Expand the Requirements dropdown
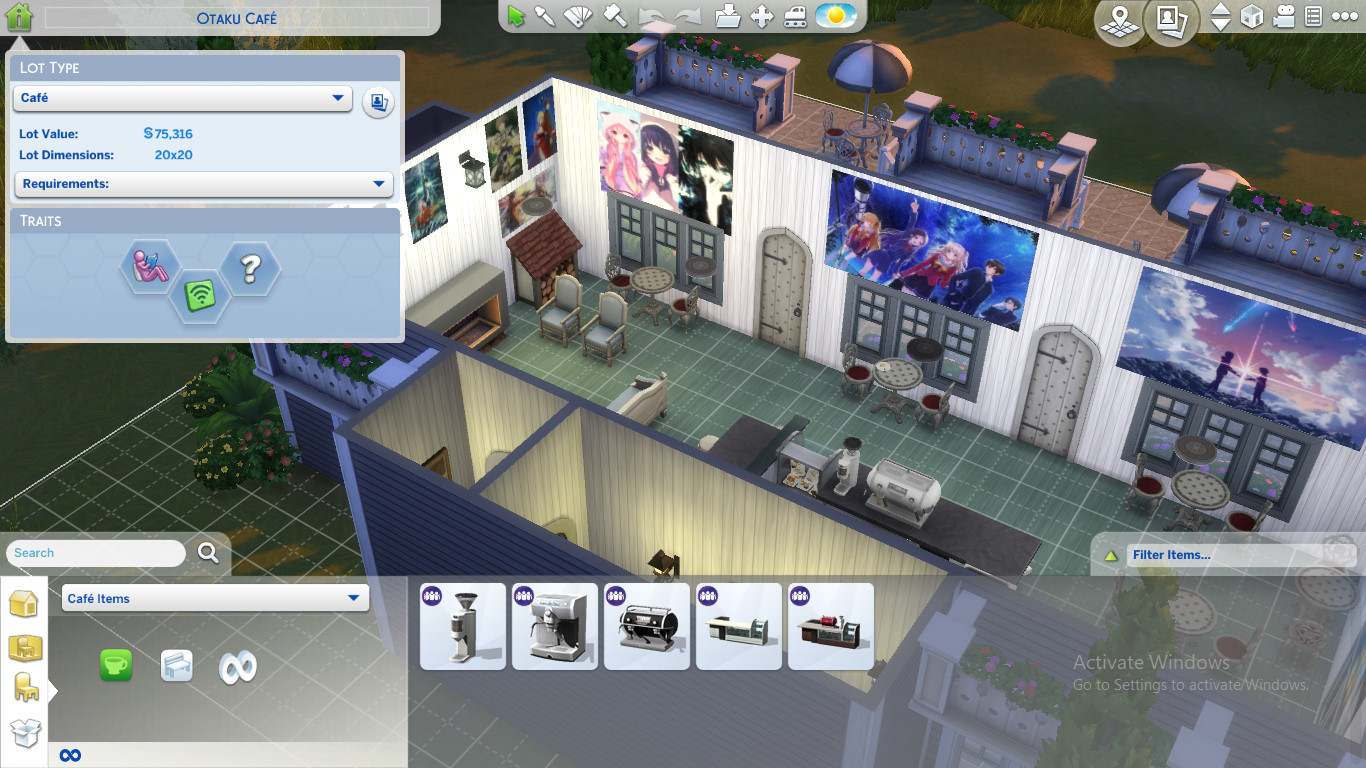The image size is (1366, 768). pyautogui.click(x=203, y=184)
